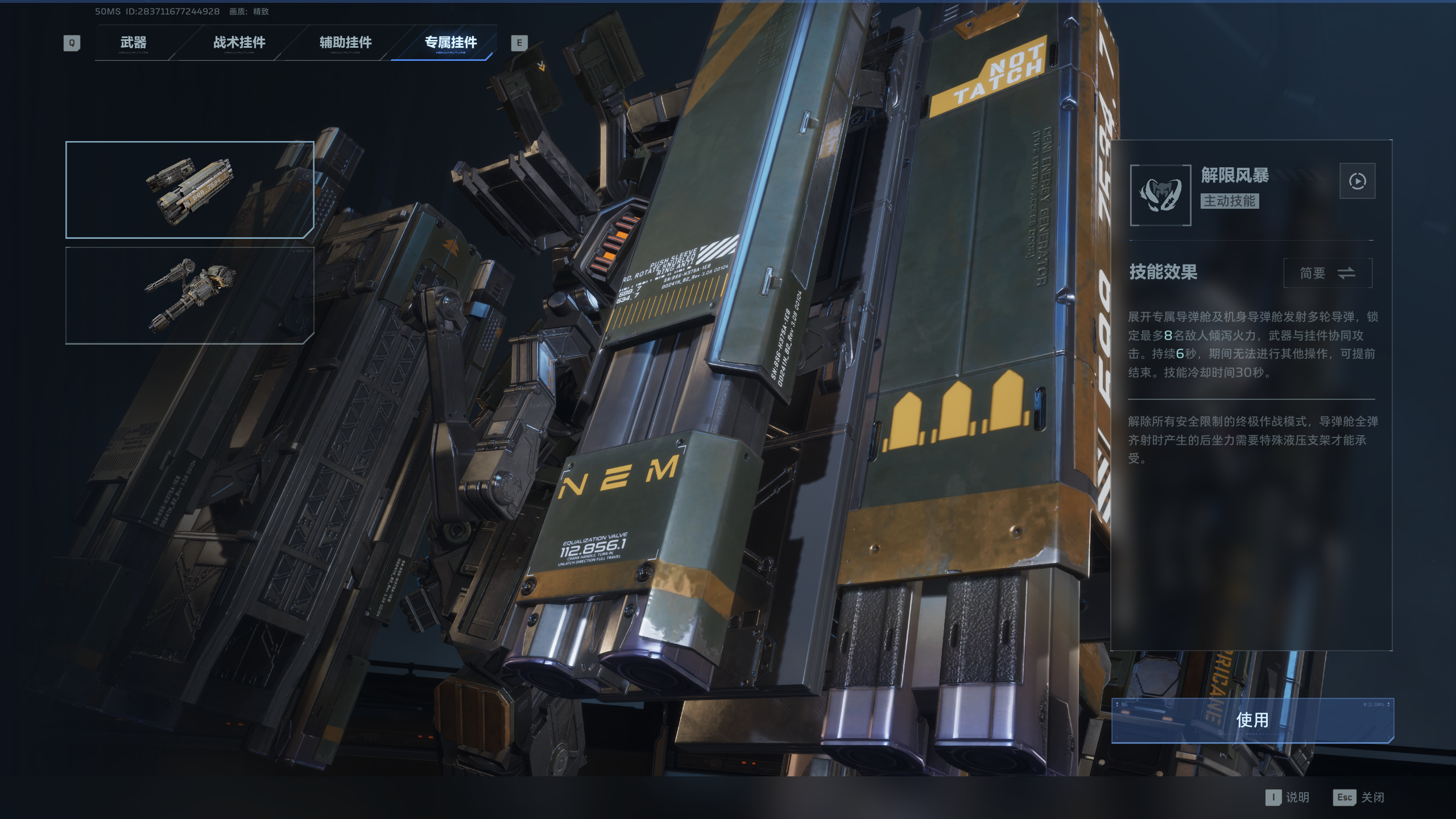Select the 辅助挂件 tab
The image size is (1456, 819).
(345, 43)
